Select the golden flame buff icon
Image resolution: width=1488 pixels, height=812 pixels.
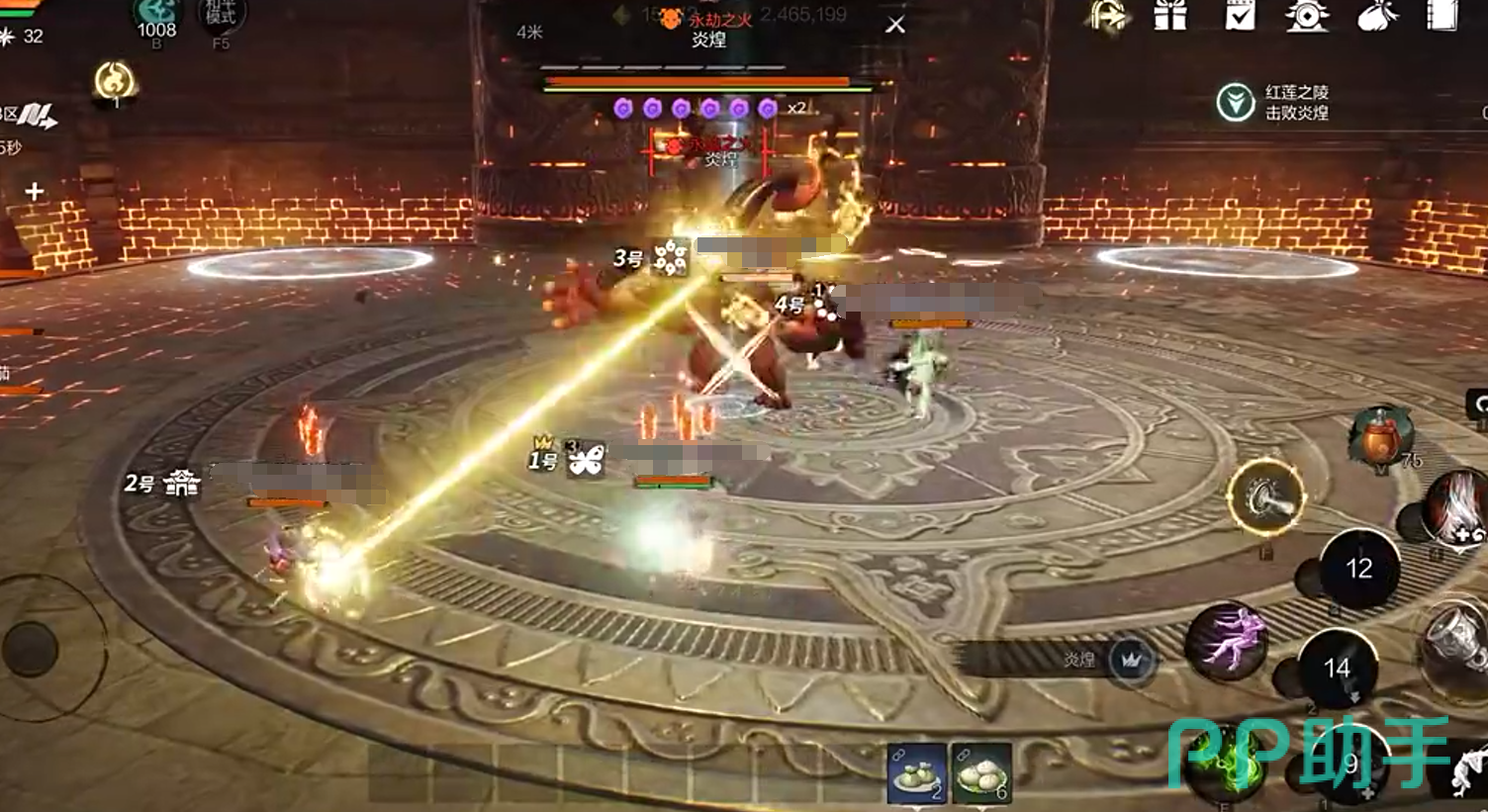tap(114, 81)
